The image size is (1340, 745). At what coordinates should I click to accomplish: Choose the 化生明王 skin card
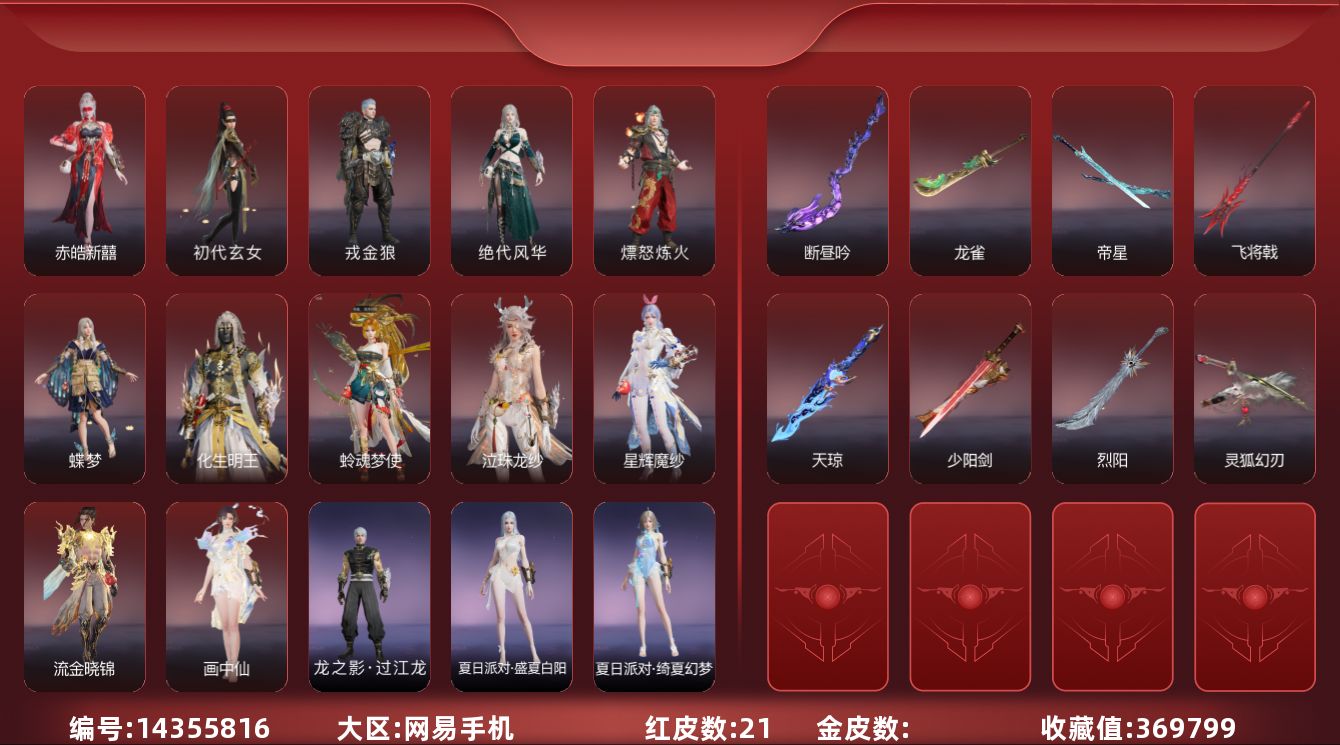point(227,388)
